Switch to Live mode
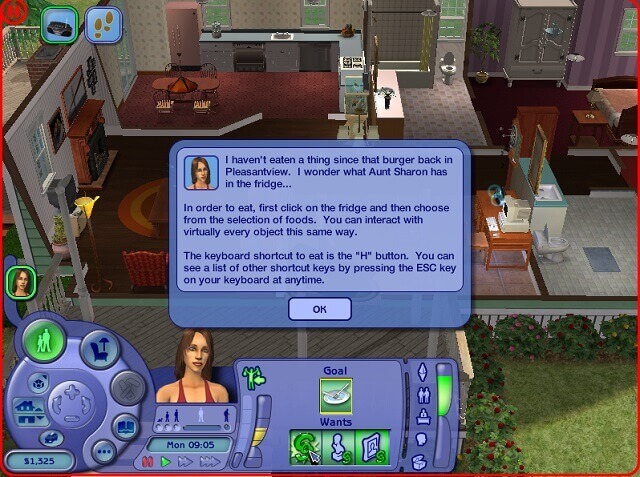The width and height of the screenshot is (640, 477). pyautogui.click(x=45, y=341)
